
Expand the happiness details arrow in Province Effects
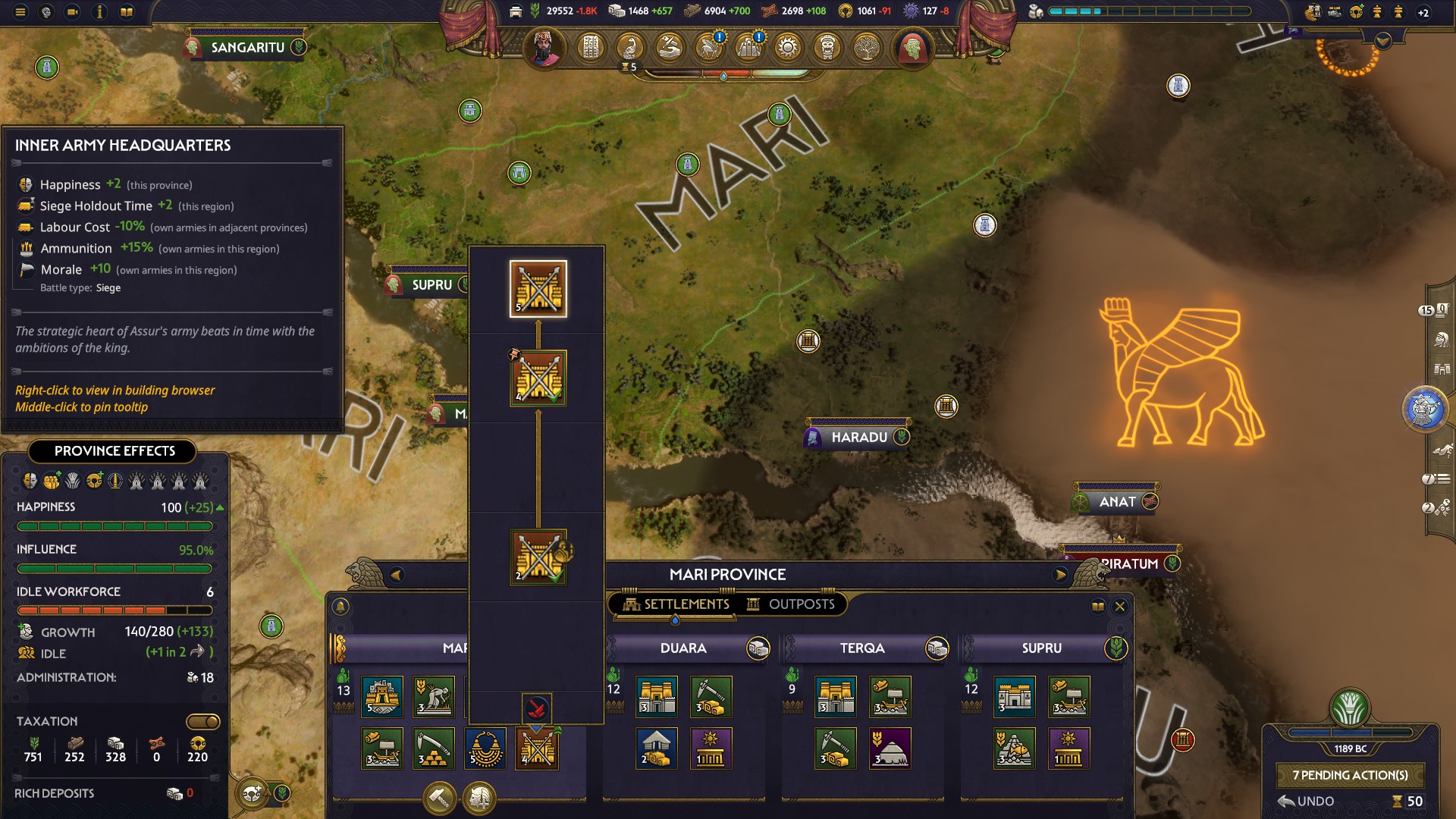pyautogui.click(x=219, y=507)
